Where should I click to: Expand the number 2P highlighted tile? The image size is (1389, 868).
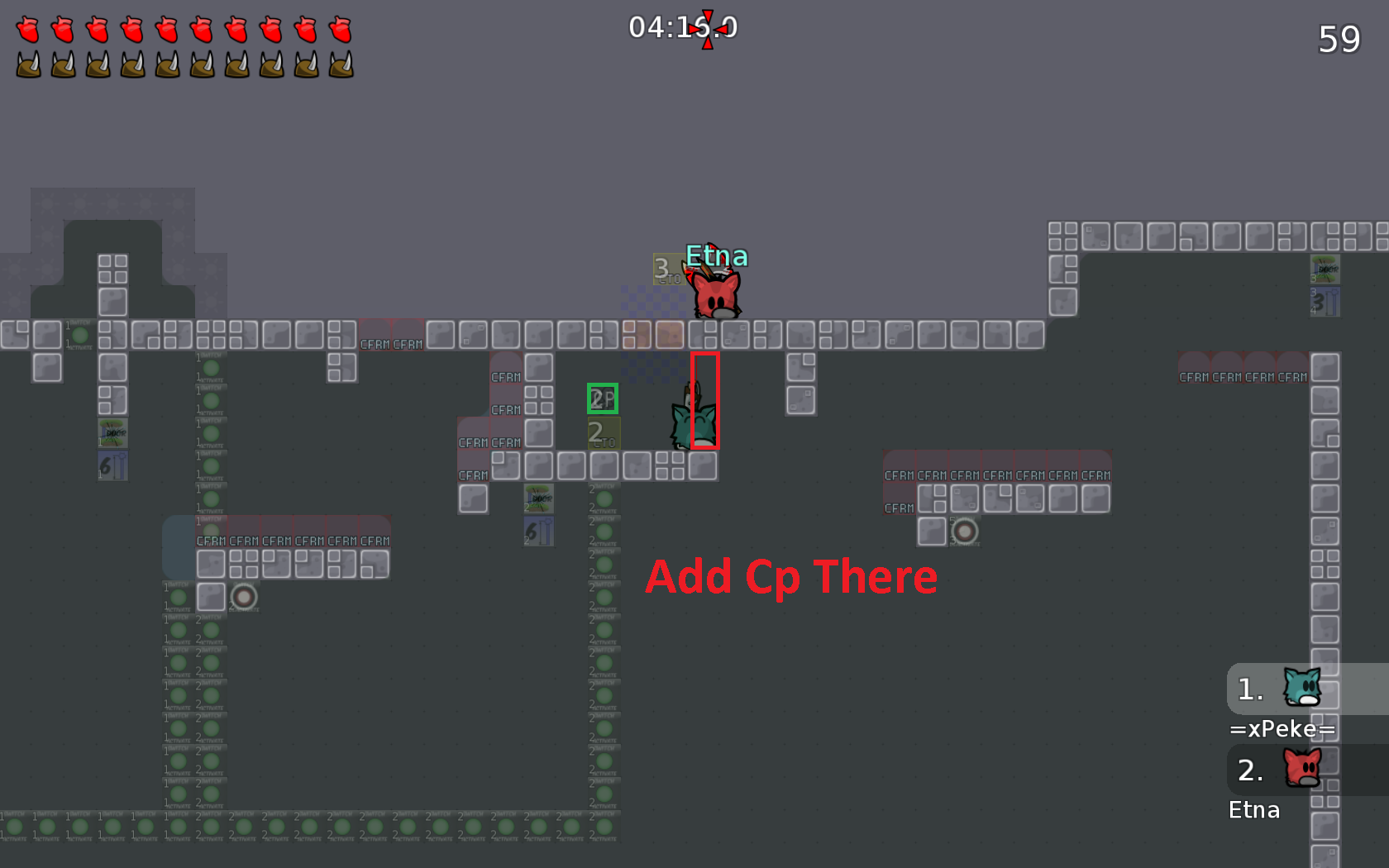click(x=603, y=398)
